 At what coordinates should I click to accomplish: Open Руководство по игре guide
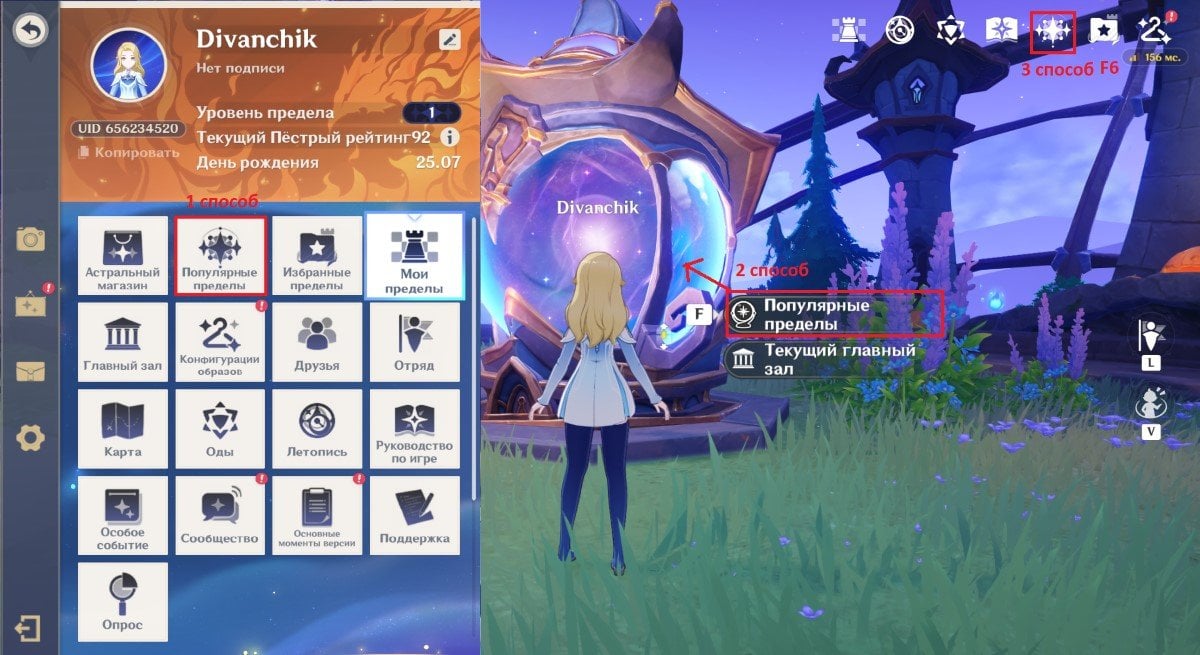414,428
